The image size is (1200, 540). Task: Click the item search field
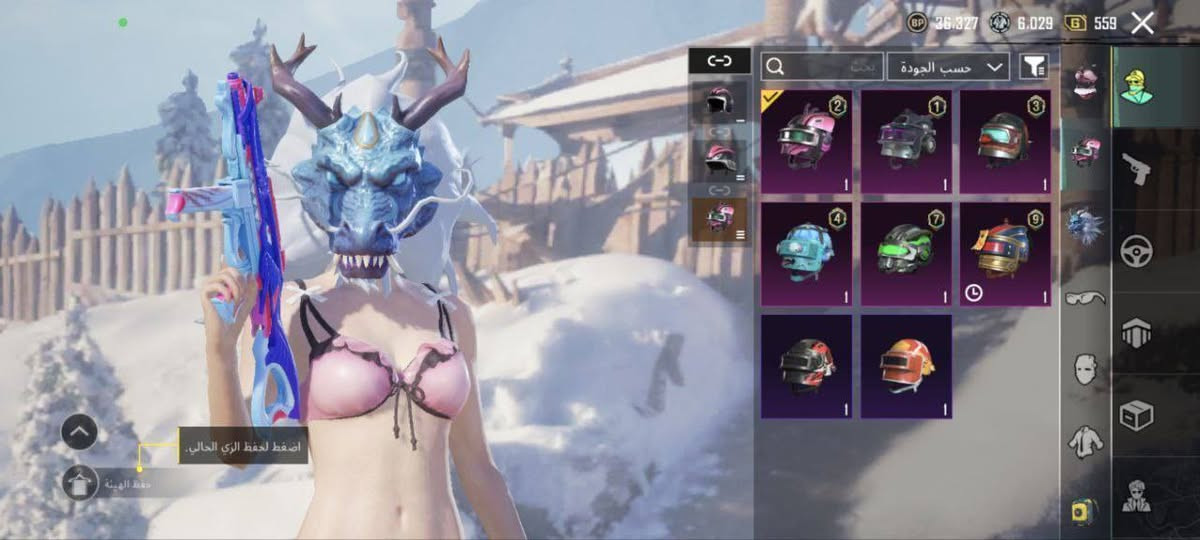[x=822, y=67]
